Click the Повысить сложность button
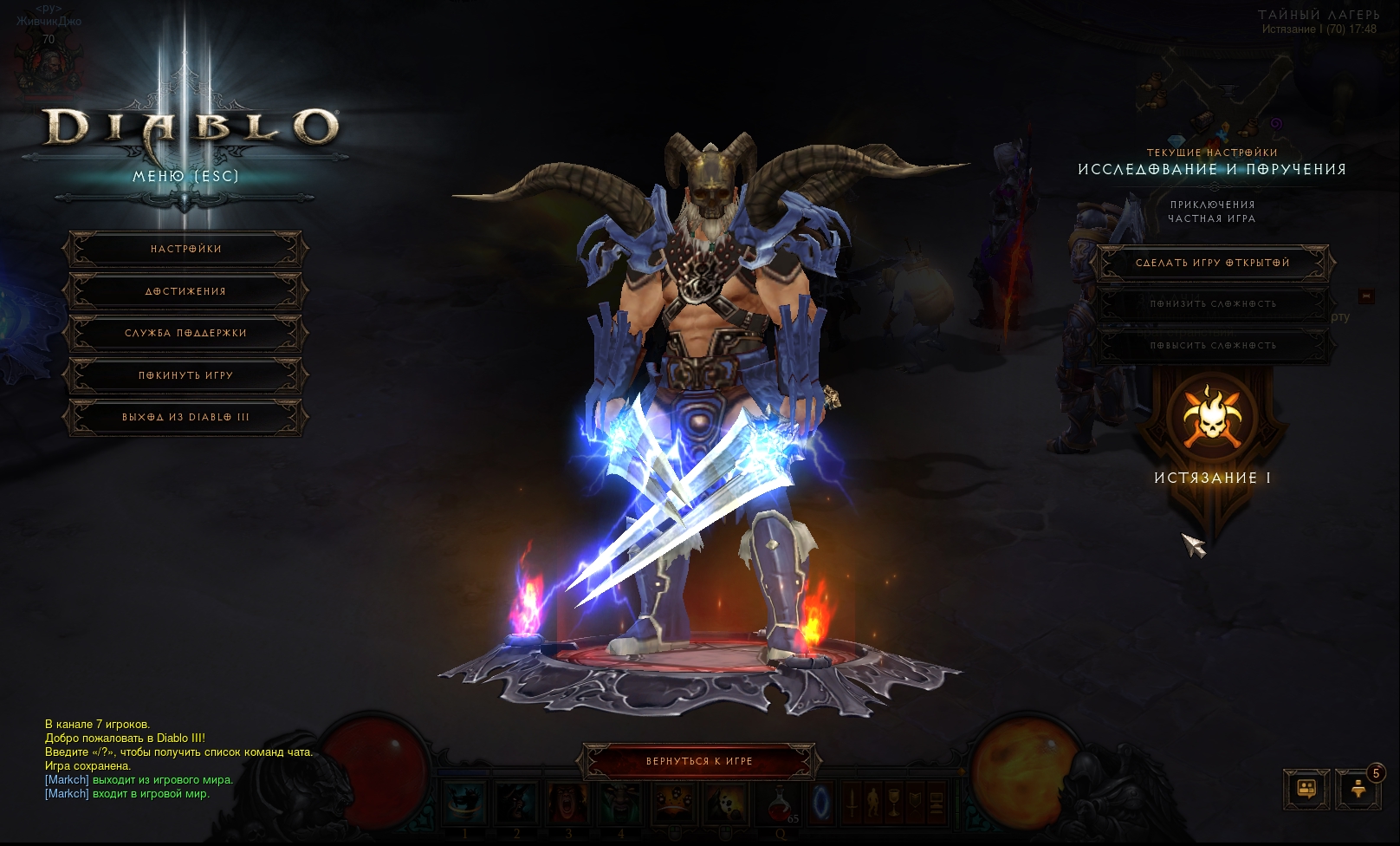The image size is (1400, 846). (1212, 346)
